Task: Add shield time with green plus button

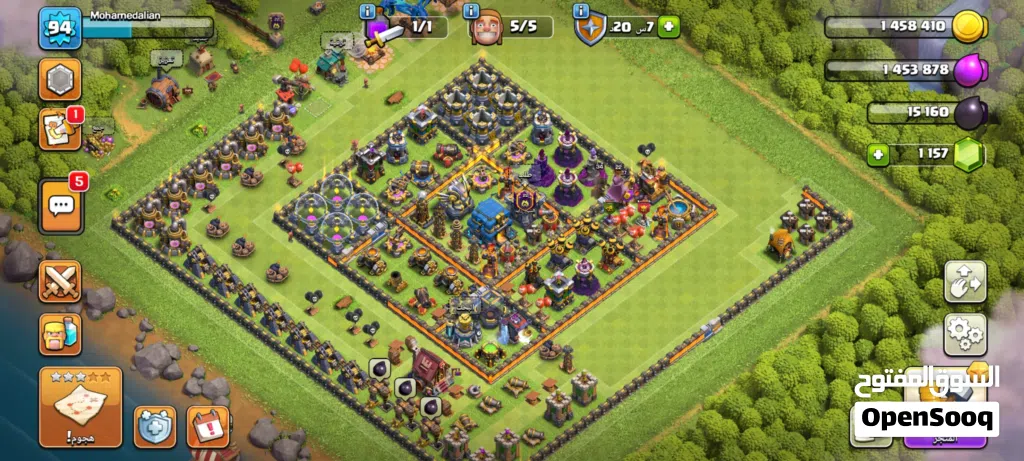Action: point(668,27)
